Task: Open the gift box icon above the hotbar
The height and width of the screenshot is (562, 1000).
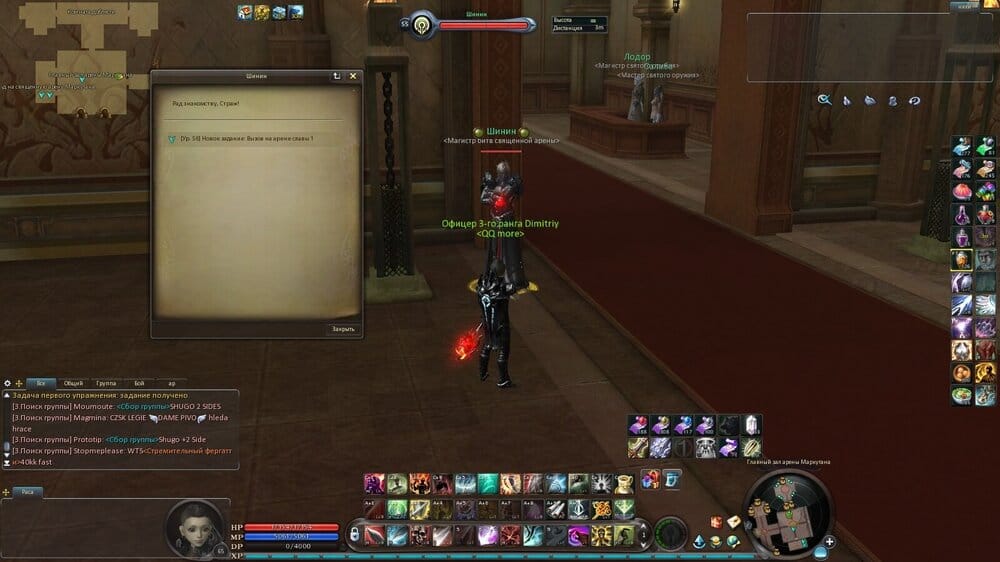Action: click(651, 479)
